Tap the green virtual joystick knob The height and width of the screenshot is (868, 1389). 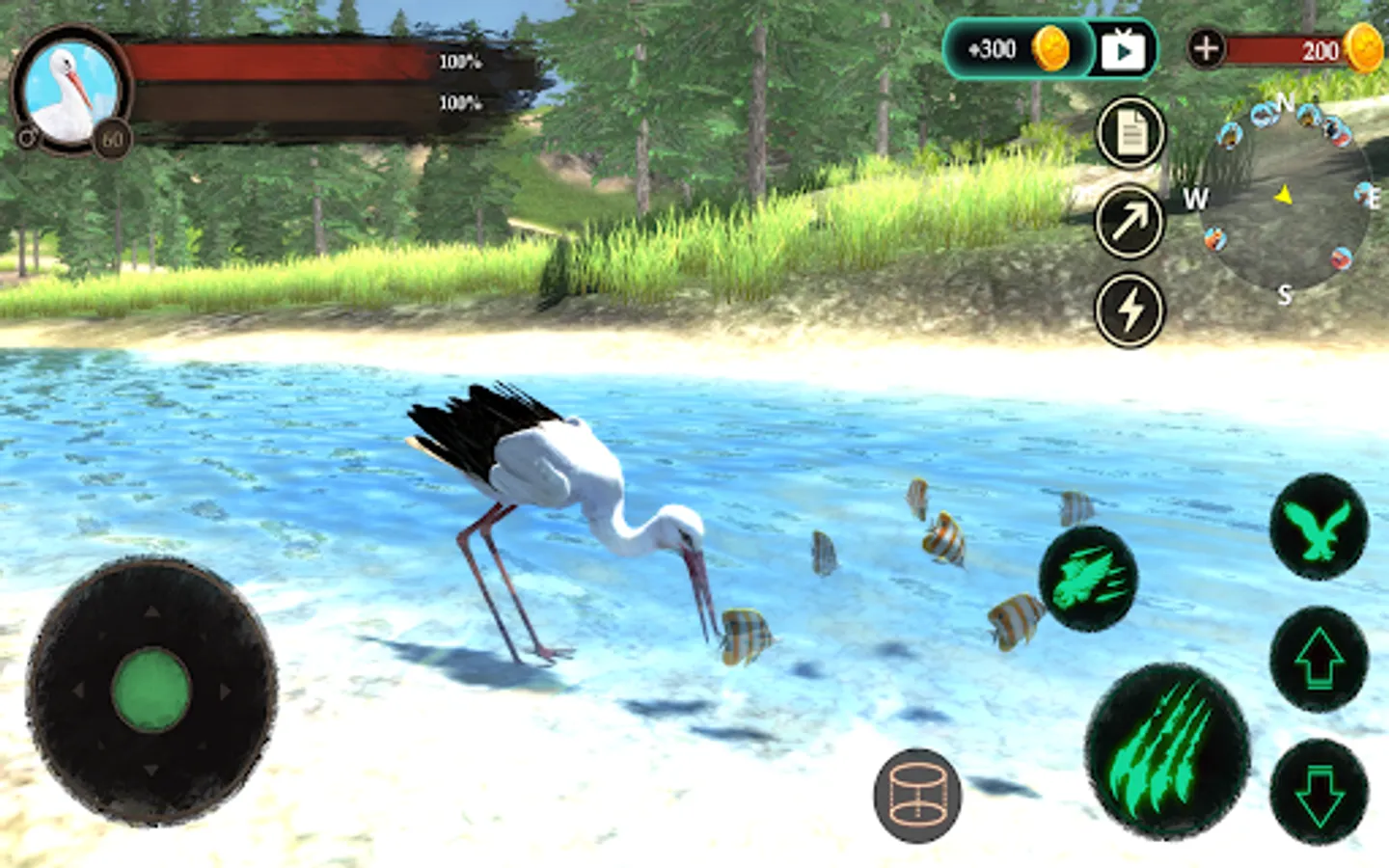[x=151, y=691]
